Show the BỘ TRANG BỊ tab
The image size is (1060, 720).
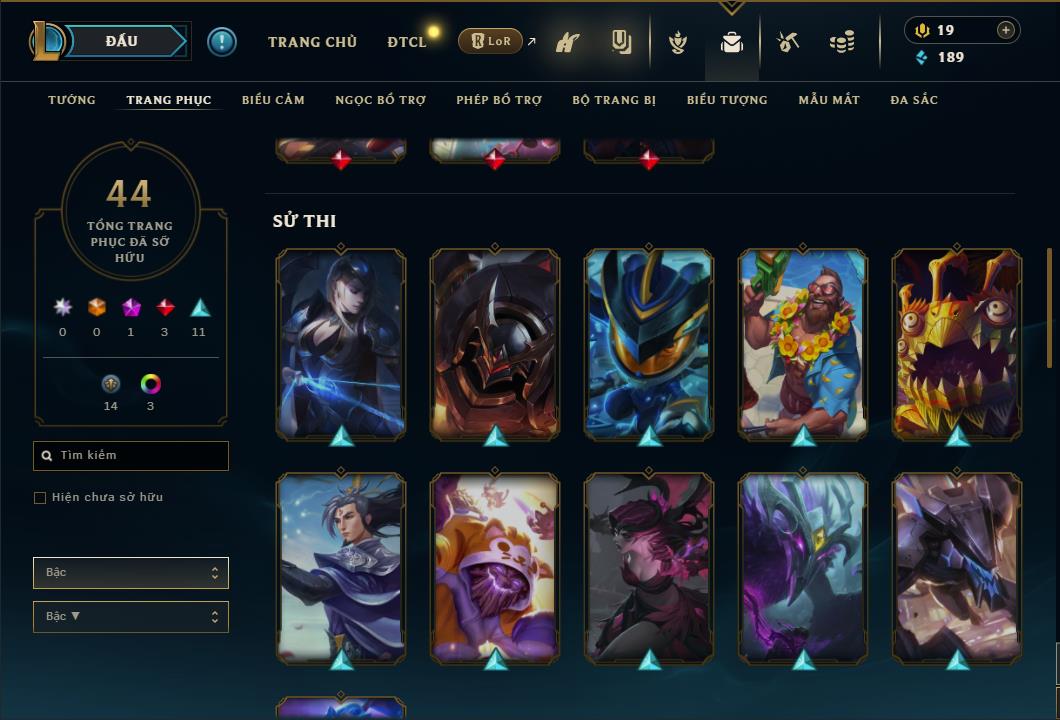tap(614, 100)
